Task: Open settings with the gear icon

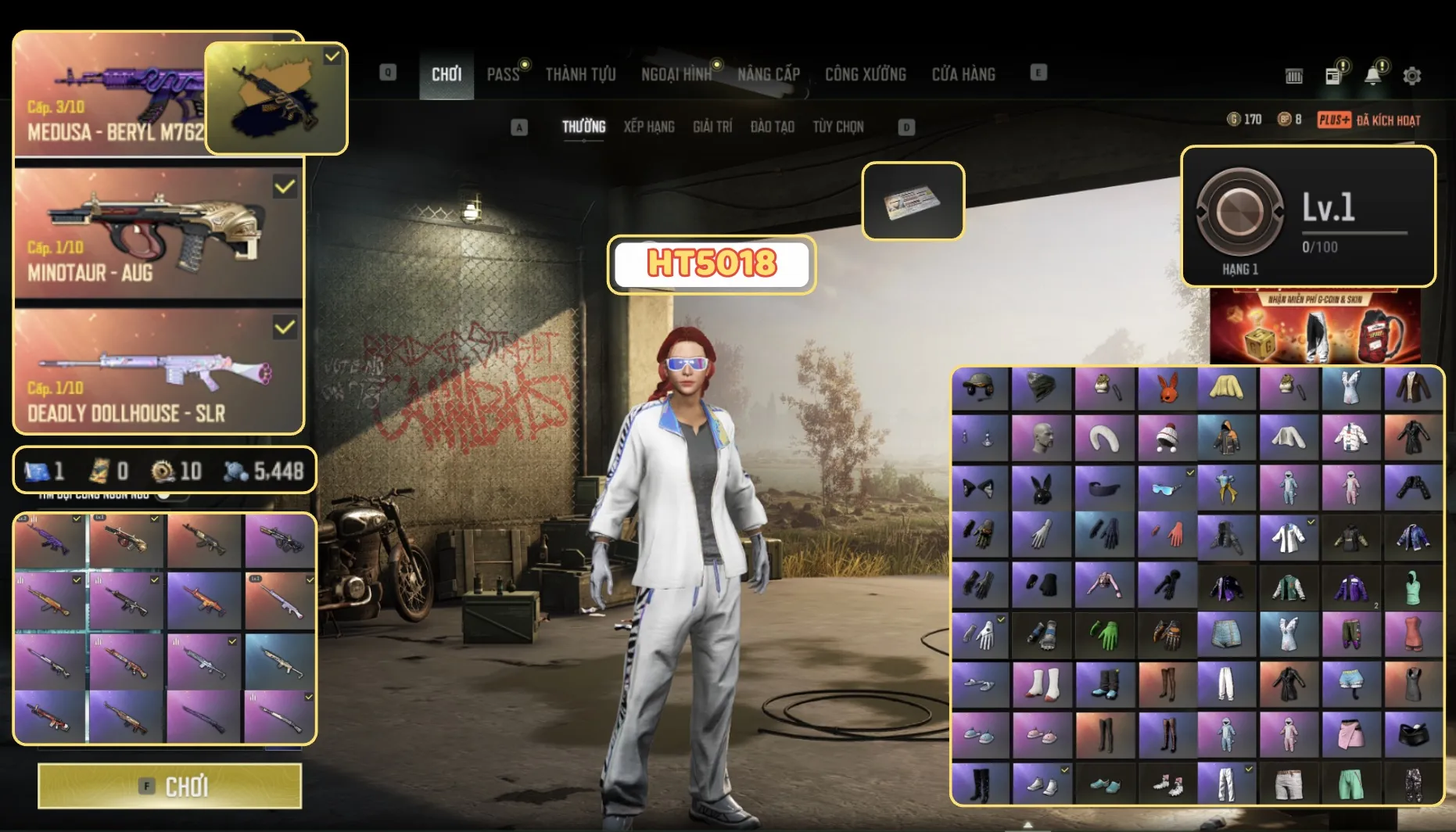Action: pyautogui.click(x=1411, y=76)
